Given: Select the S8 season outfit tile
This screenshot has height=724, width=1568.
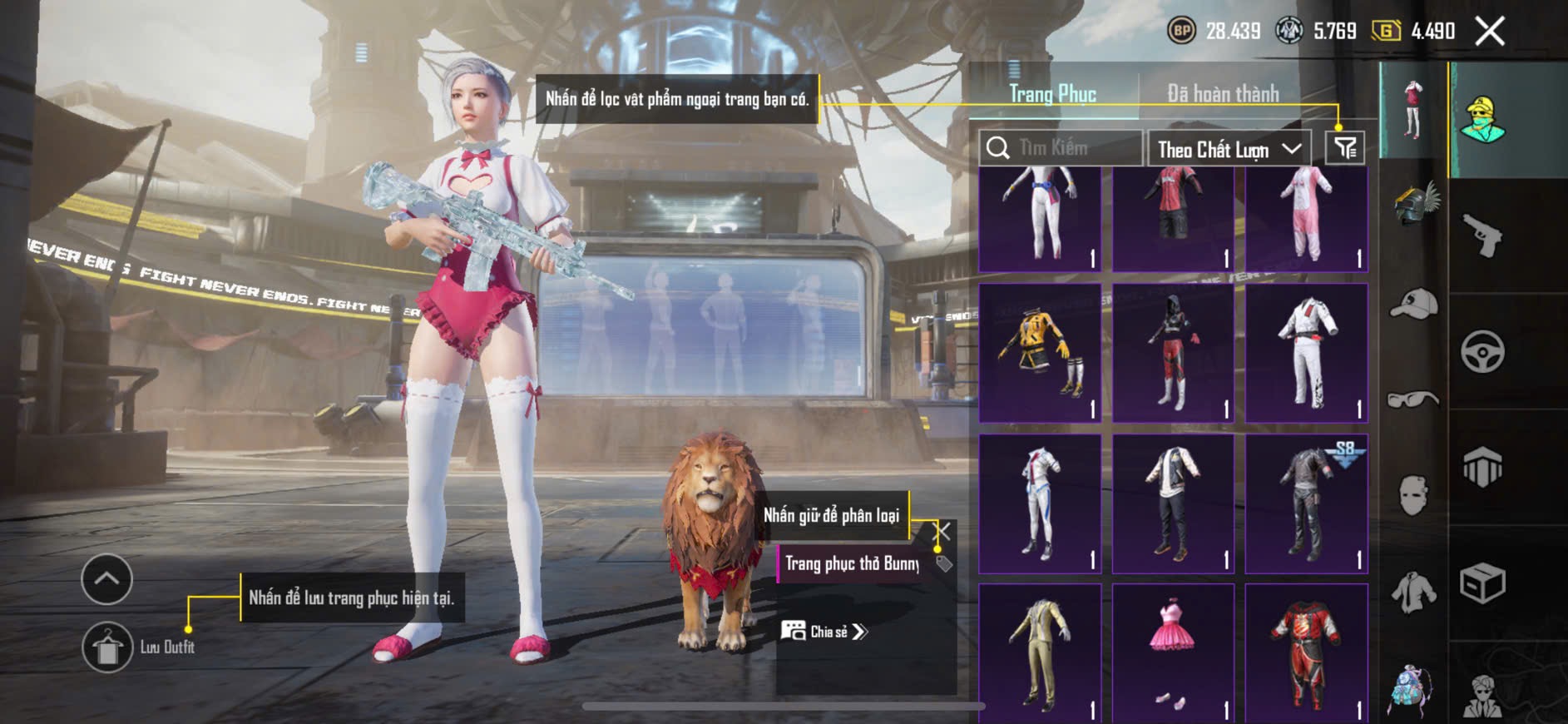Looking at the screenshot, I should (1306, 503).
